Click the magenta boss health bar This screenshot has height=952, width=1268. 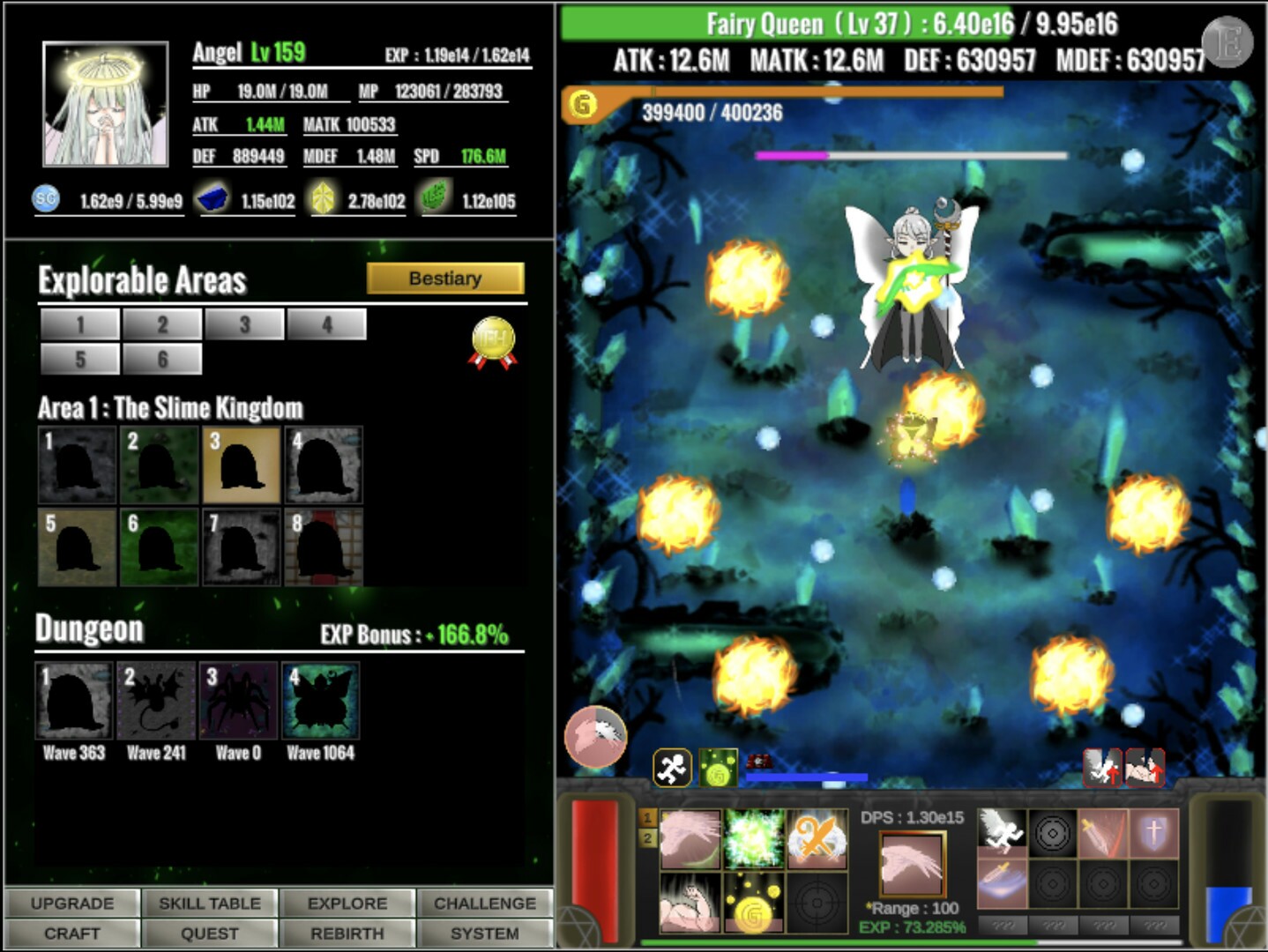(x=794, y=155)
